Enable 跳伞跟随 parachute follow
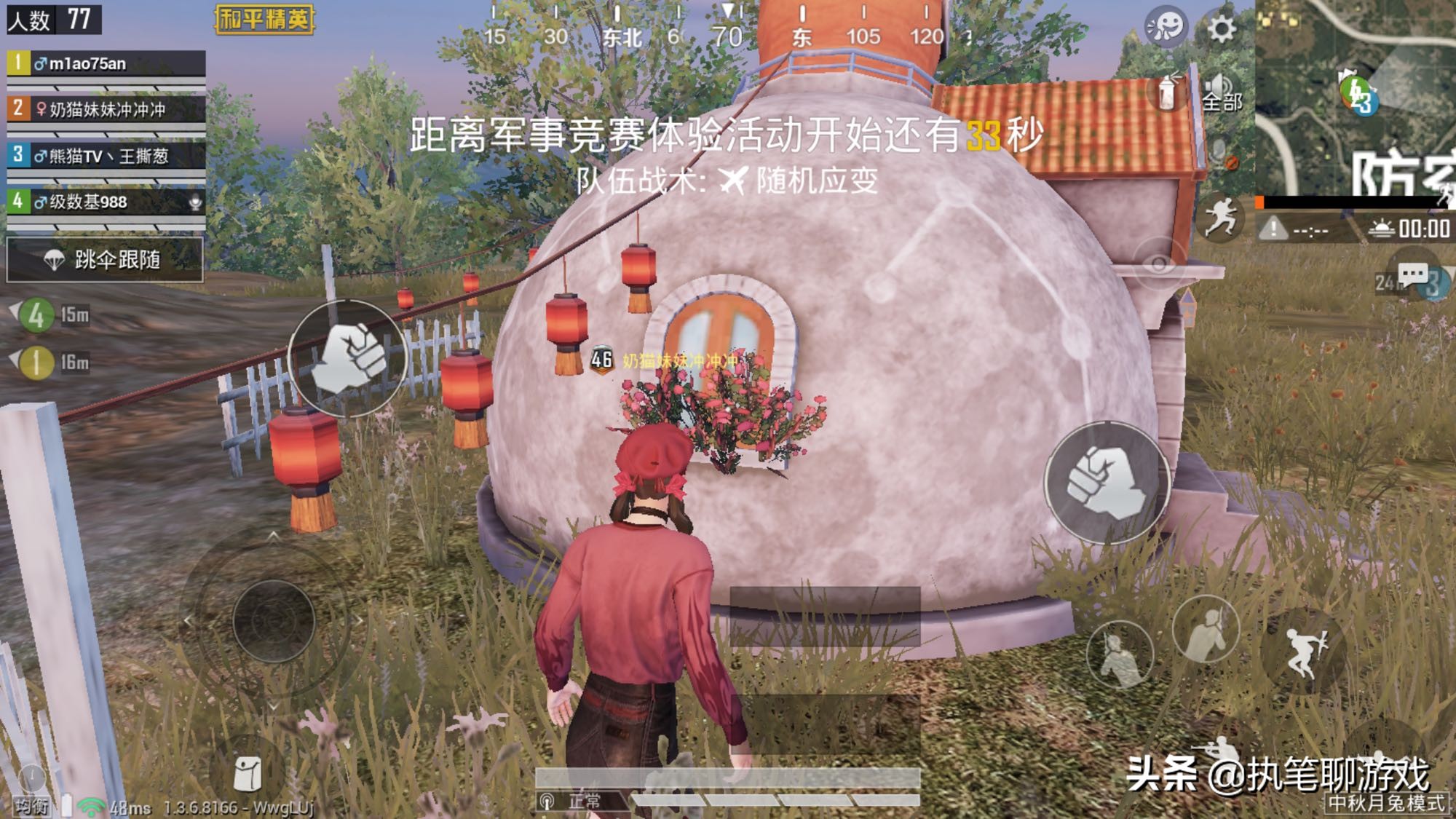The image size is (1456, 819). 106,260
